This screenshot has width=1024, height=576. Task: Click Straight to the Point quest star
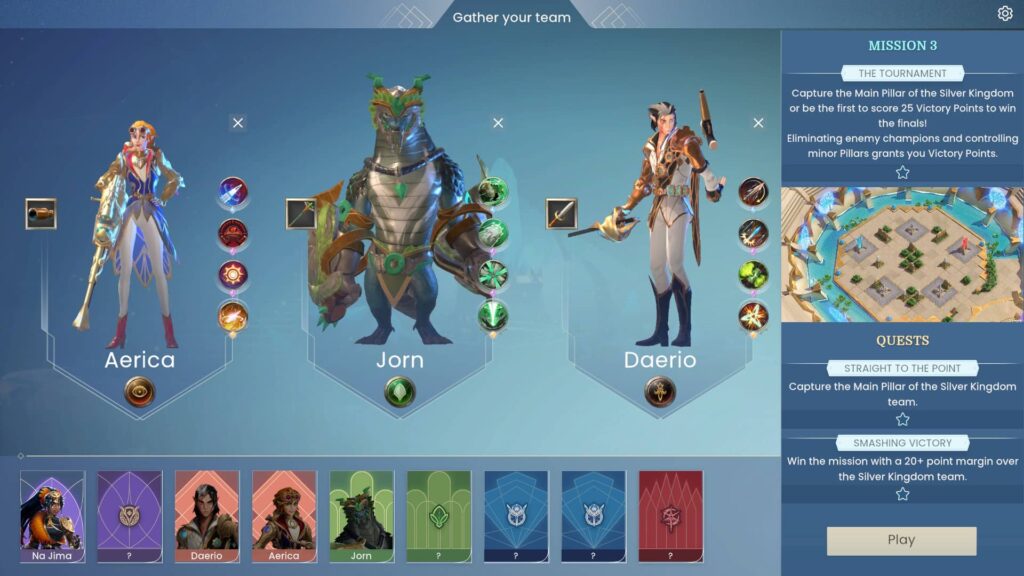pos(902,420)
